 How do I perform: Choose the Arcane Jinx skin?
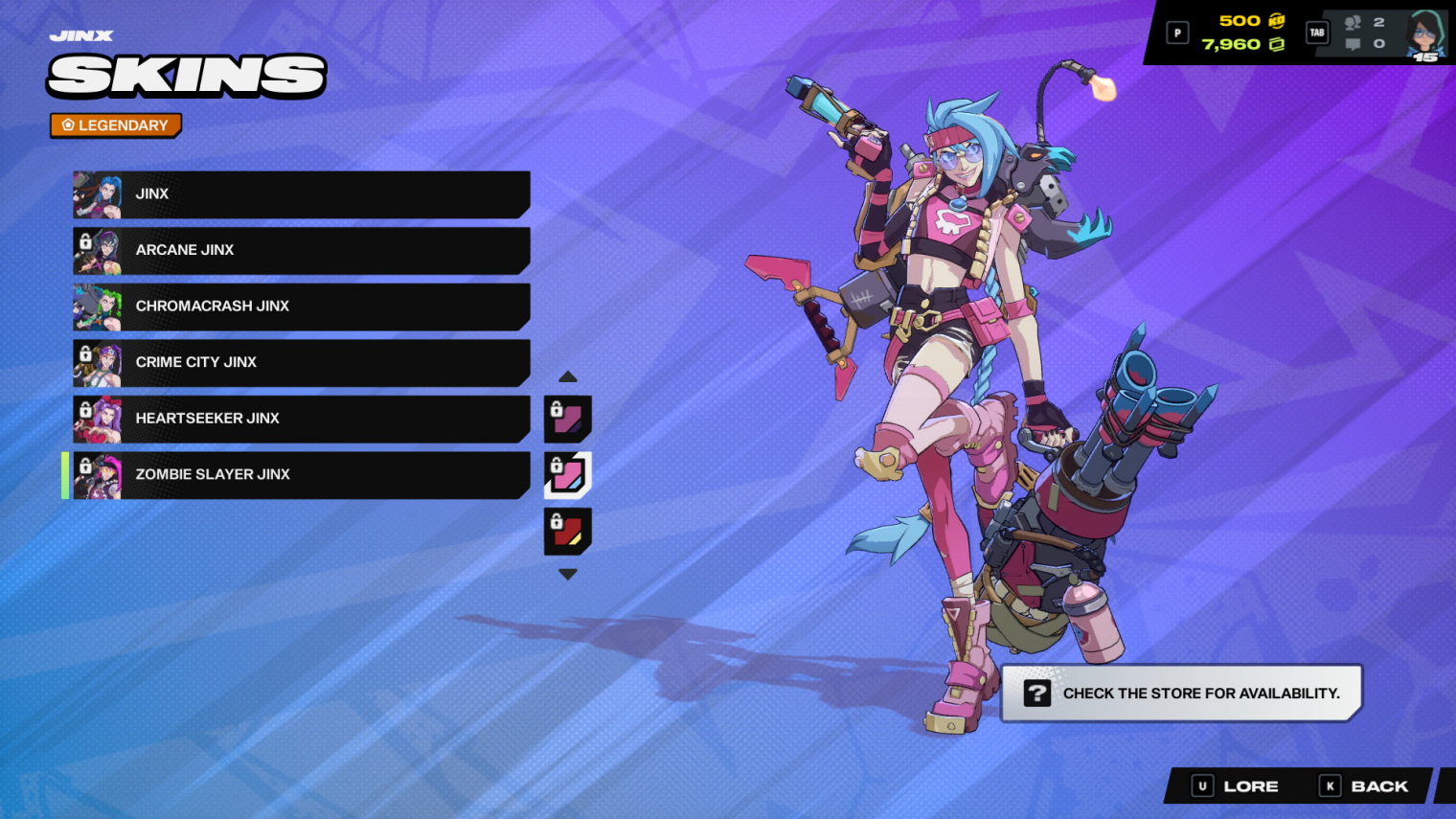click(301, 250)
